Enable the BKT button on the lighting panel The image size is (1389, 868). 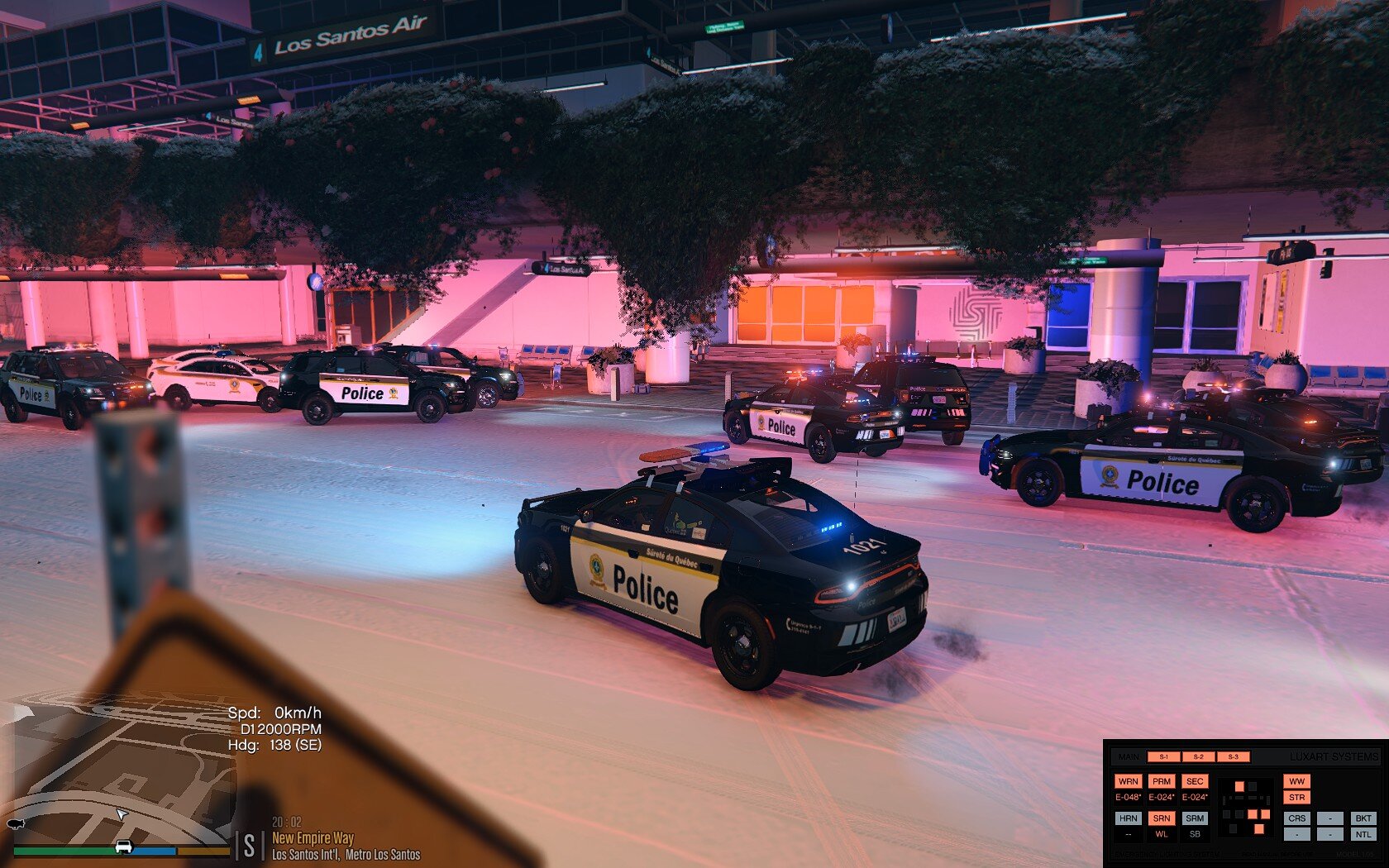pos(1363,818)
